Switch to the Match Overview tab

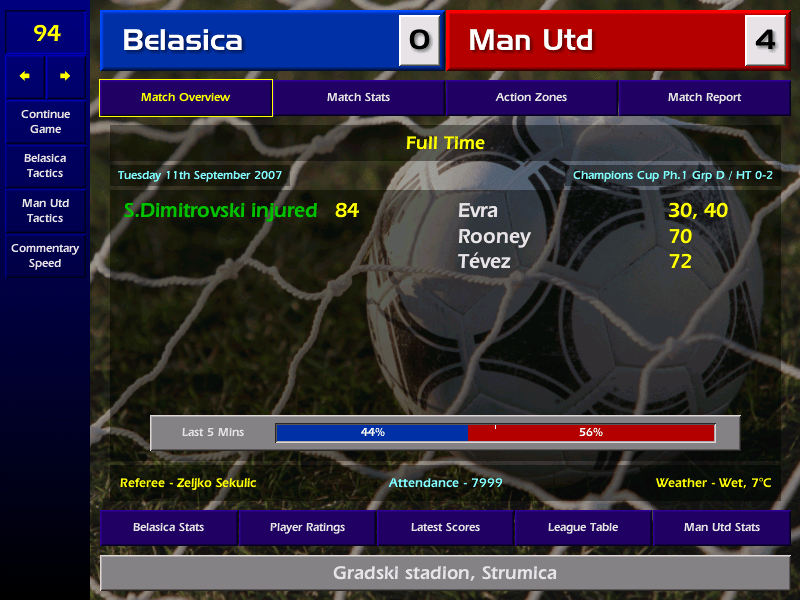(185, 98)
